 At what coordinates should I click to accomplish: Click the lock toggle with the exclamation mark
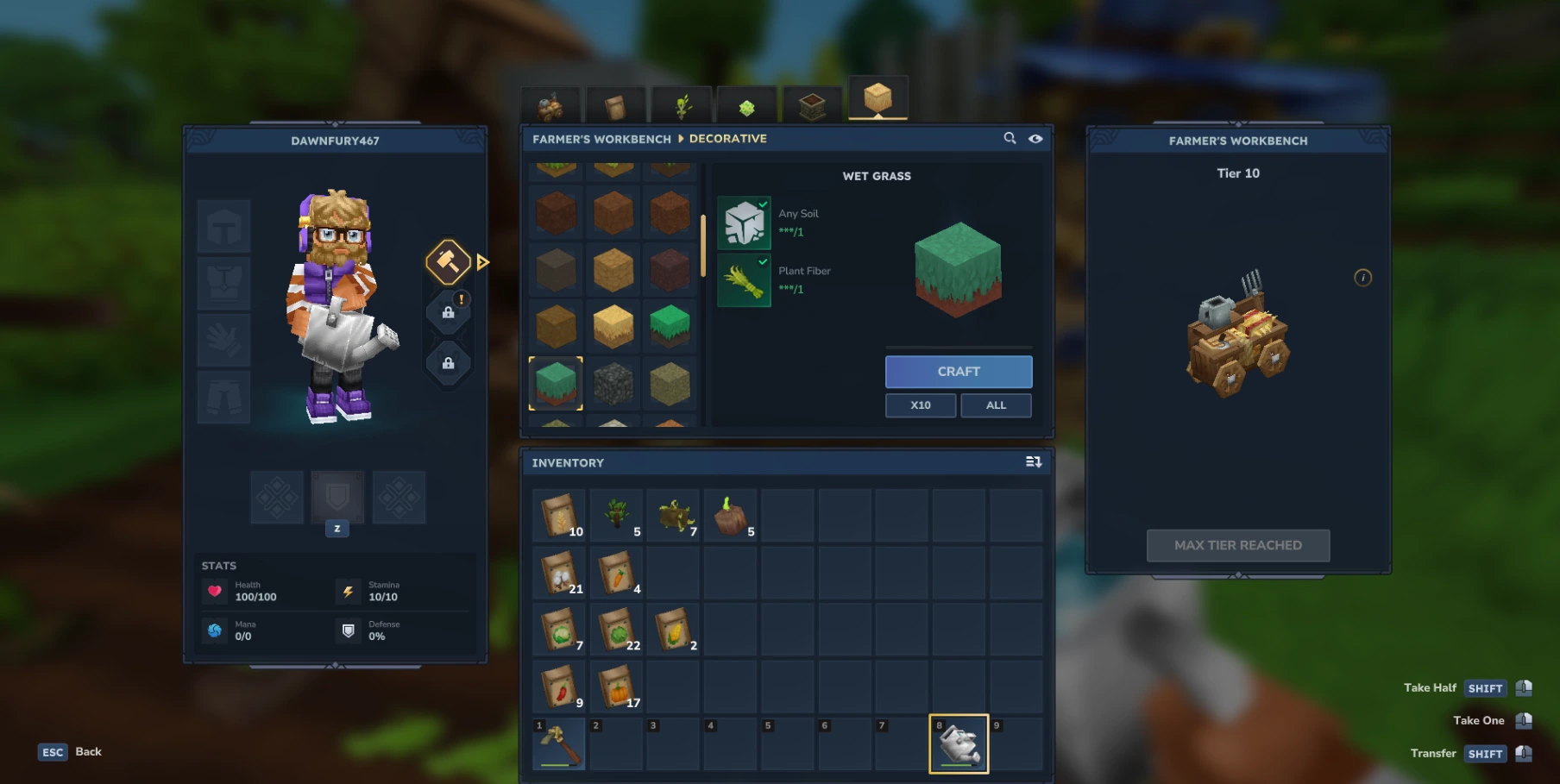point(448,311)
